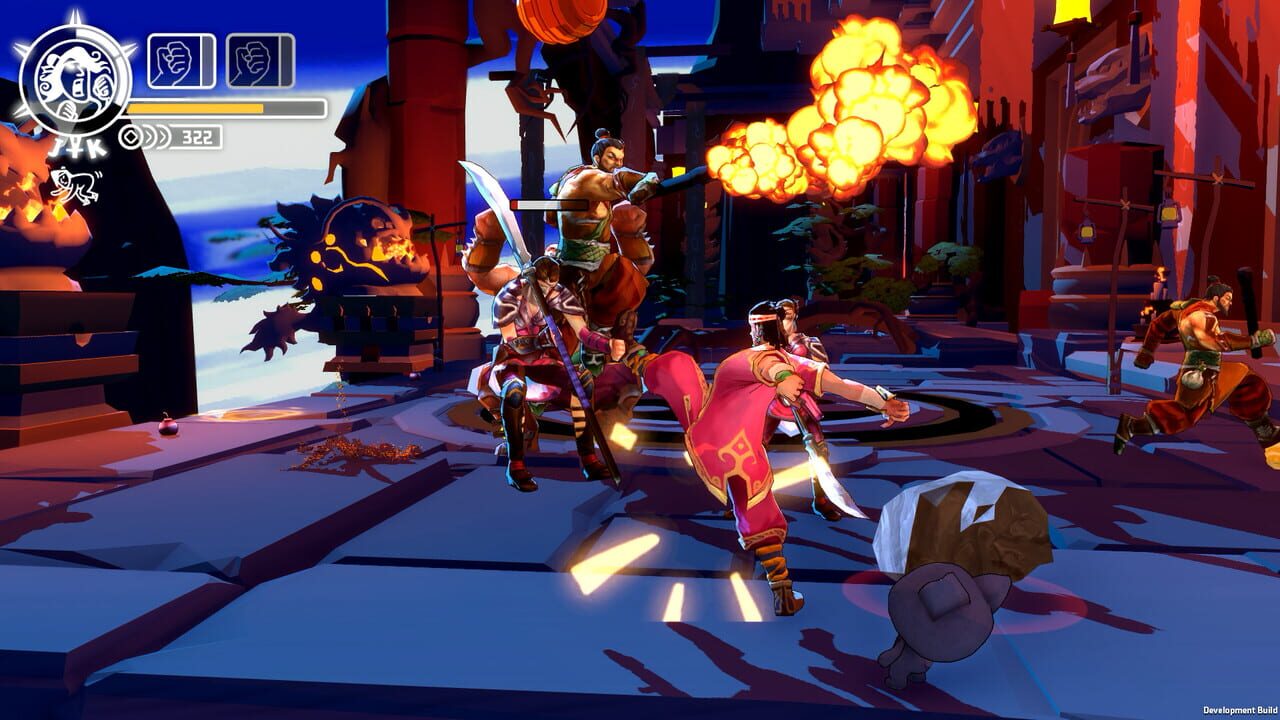Image resolution: width=1280 pixels, height=720 pixels.
Task: Click the coin counter reading 322
Action: coord(196,136)
